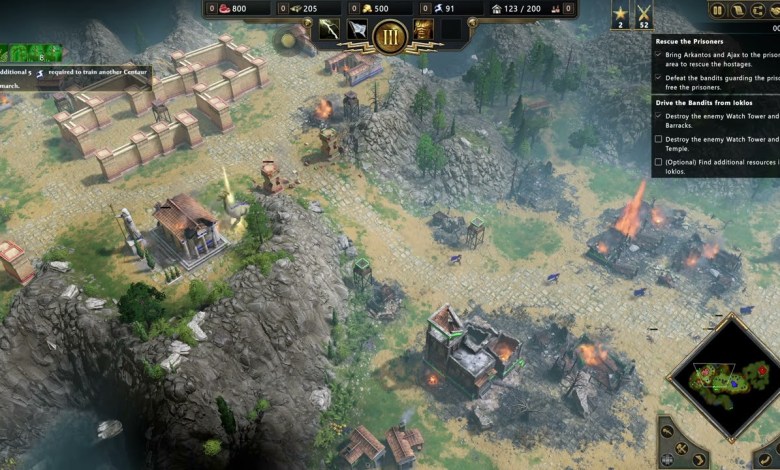Select the gold star counter icon
Screen dimensions: 780x470
[x=620, y=15]
